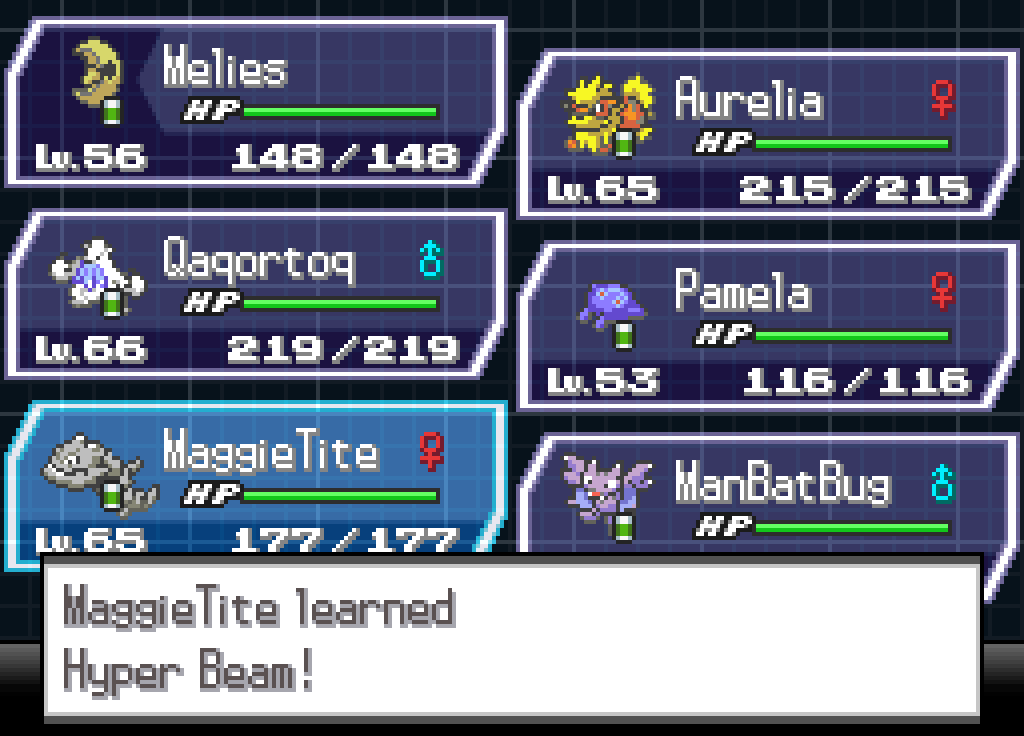Advance the Hyper Beam learned message
The image size is (1024, 736).
510,638
